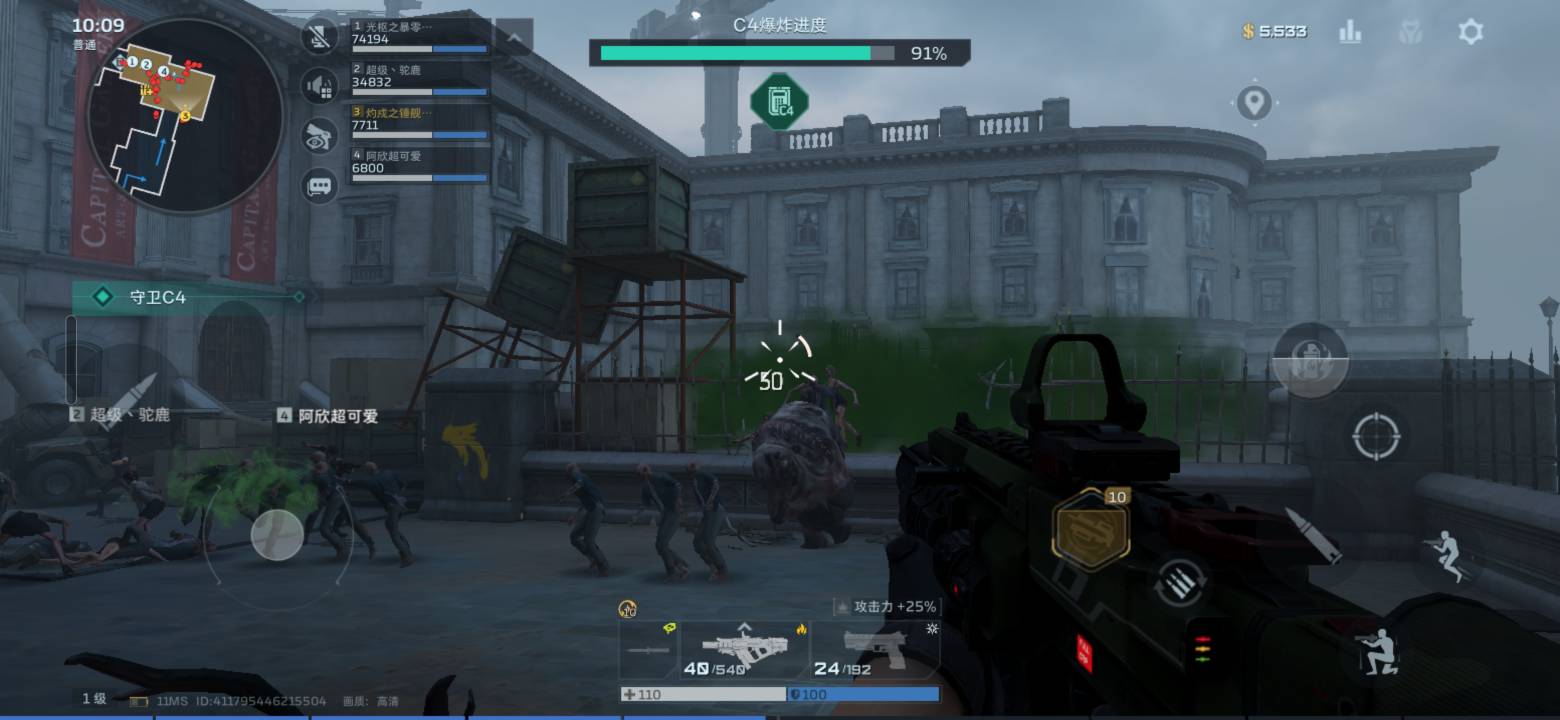The image size is (1560, 720).
Task: Tap the crouching soldier button
Action: [x=1376, y=650]
